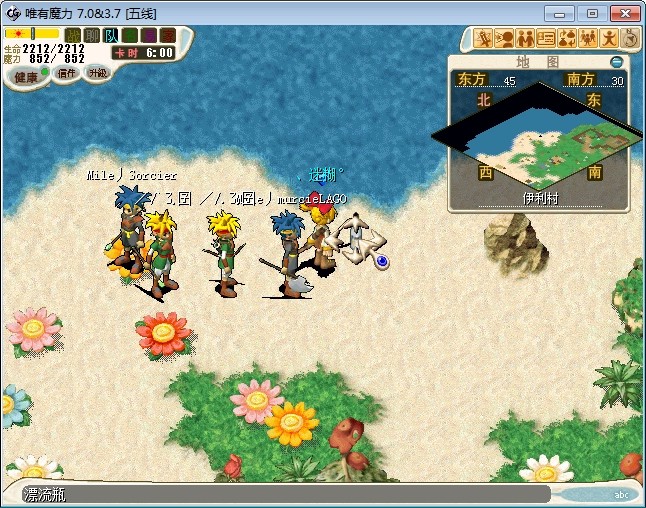
Task: Activate the sword-fighting duel icon
Action: (484, 39)
